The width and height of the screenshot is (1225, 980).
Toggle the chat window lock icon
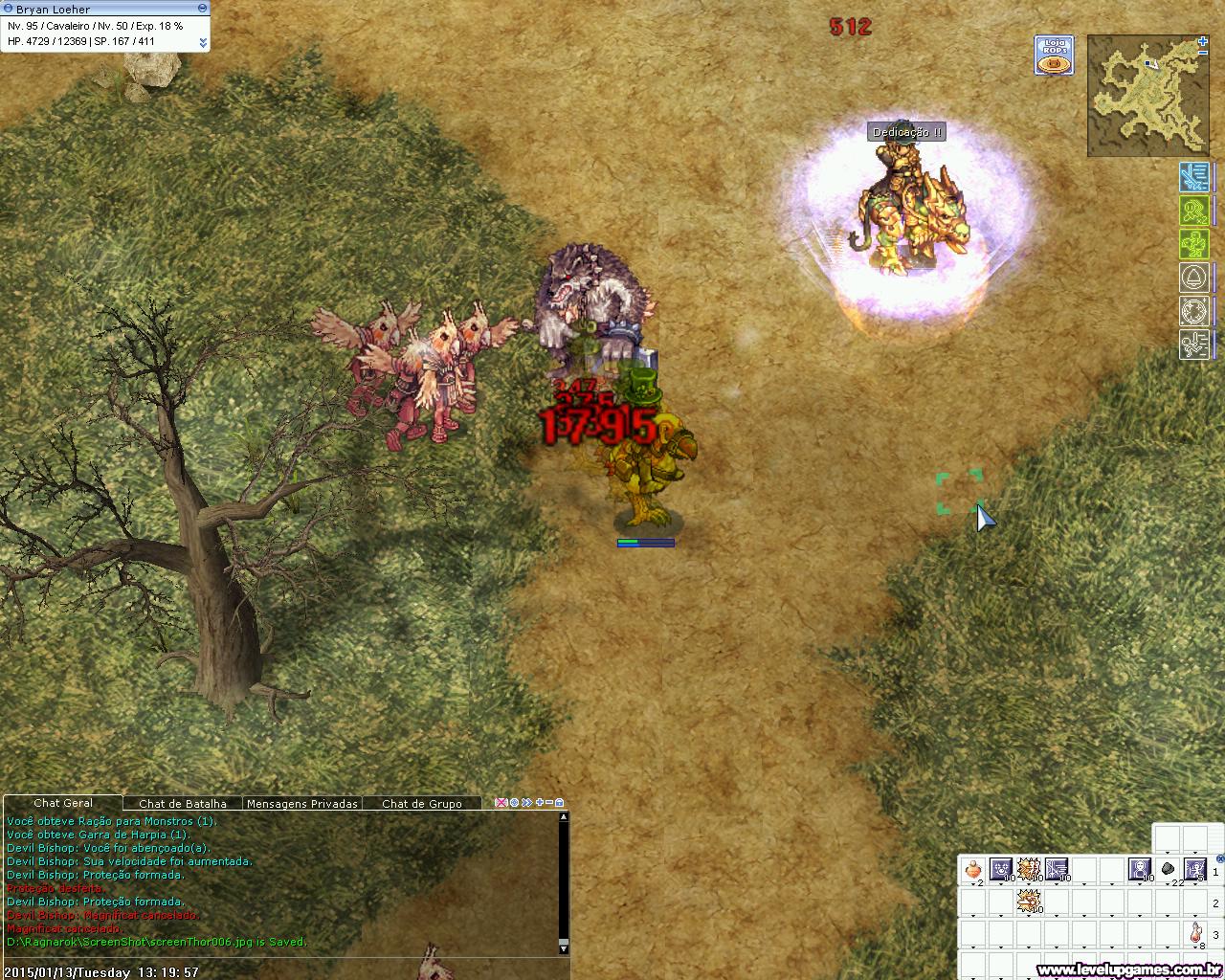[560, 804]
